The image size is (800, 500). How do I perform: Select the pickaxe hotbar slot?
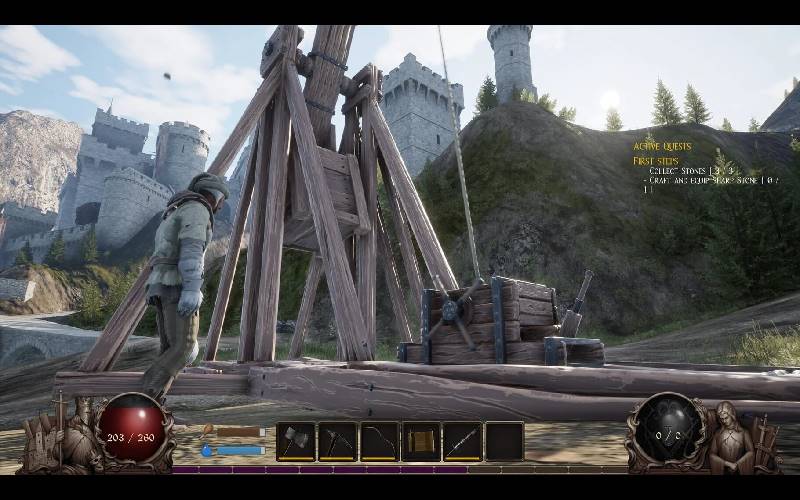point(338,441)
